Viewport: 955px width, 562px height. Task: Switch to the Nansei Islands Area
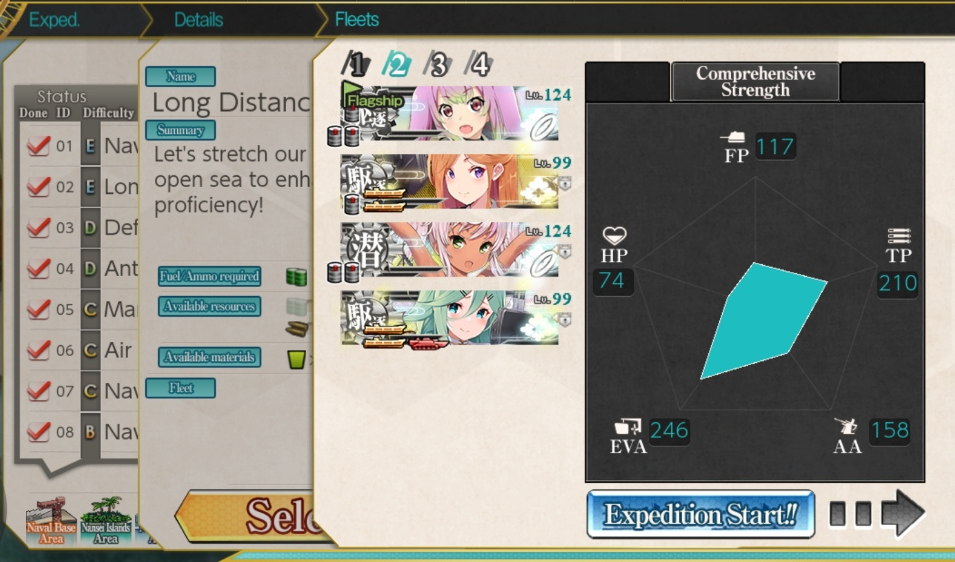pyautogui.click(x=106, y=521)
